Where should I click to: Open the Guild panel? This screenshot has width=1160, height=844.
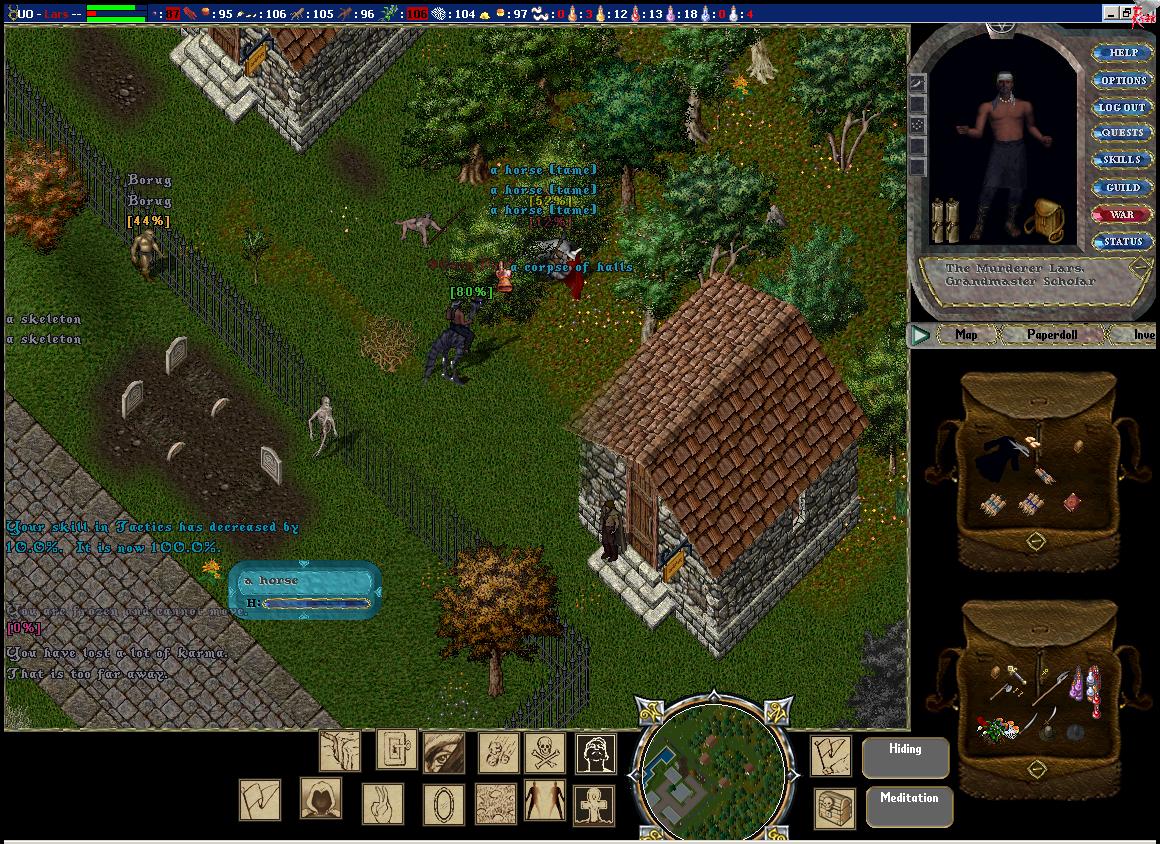coord(1122,188)
